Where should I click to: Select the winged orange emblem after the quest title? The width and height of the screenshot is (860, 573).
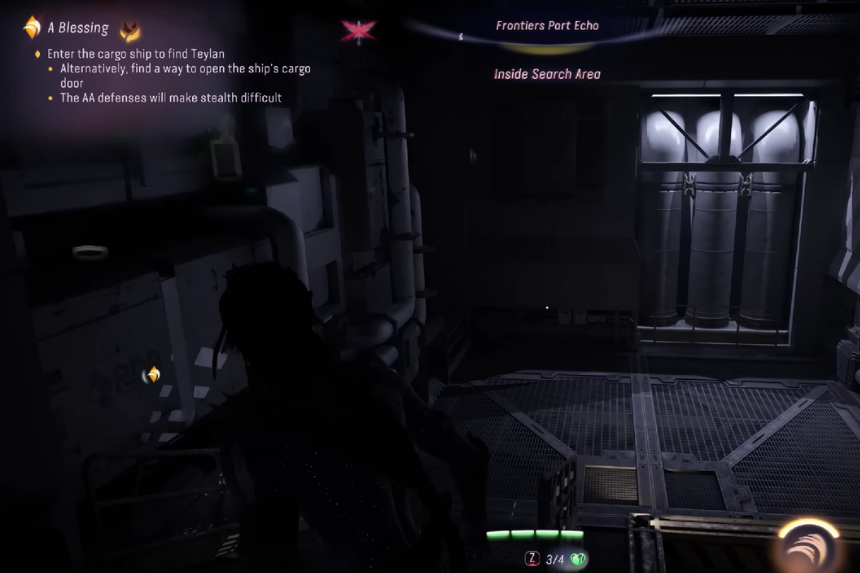point(130,29)
